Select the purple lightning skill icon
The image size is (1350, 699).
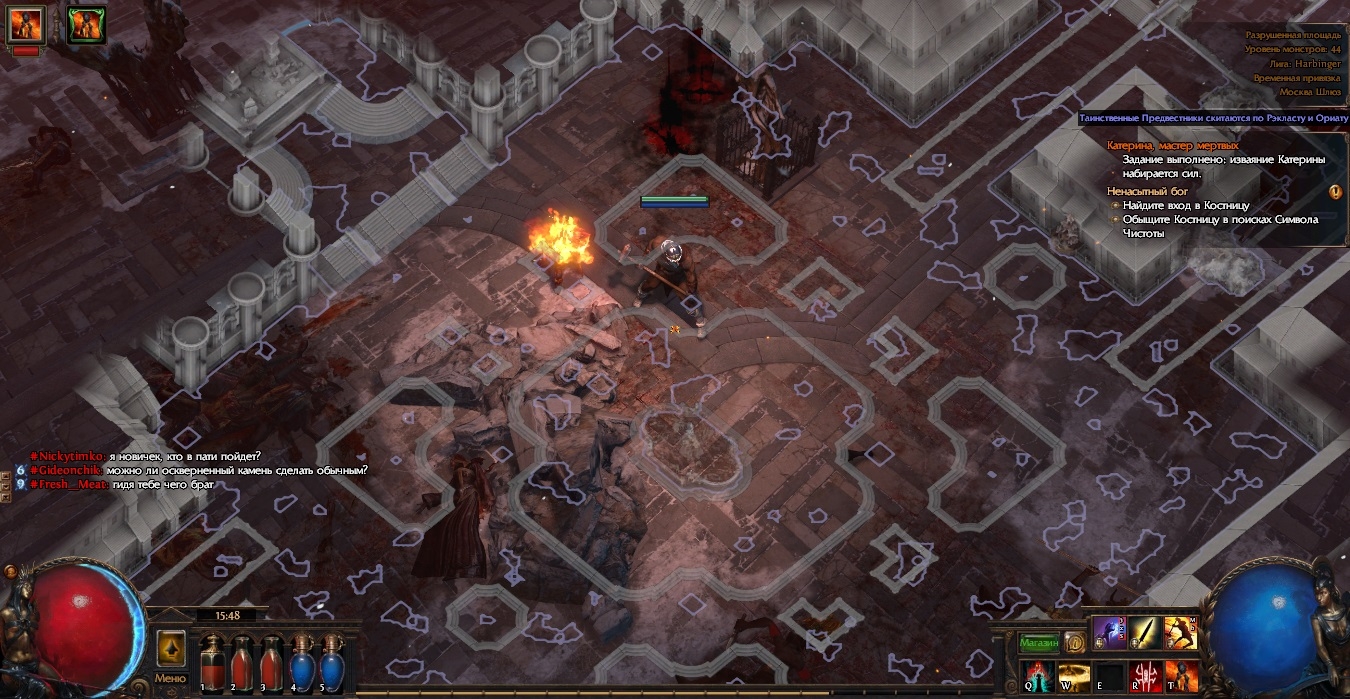pyautogui.click(x=1109, y=633)
